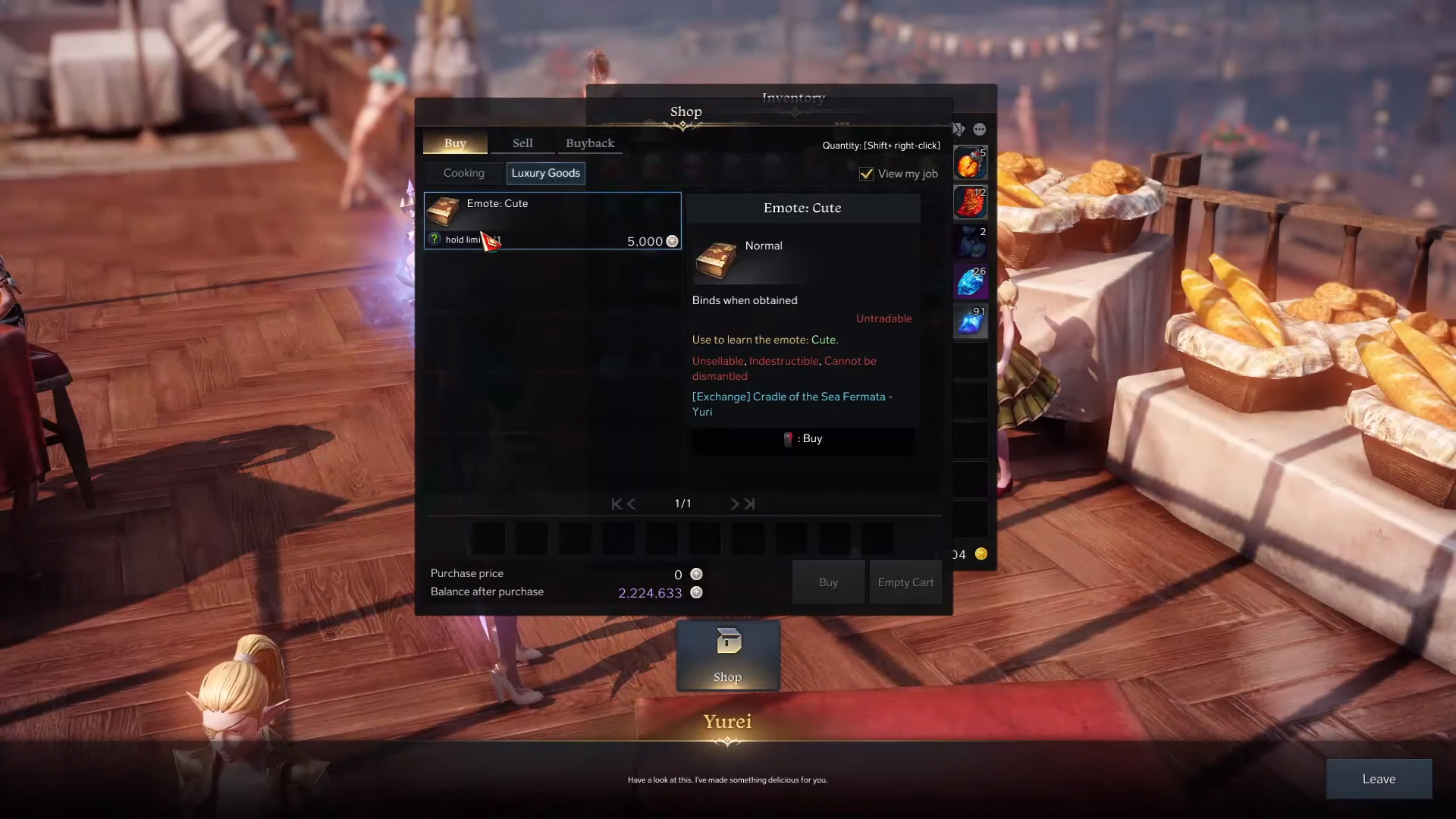
Task: Click the gold coin icon next to 5,000 price
Action: pos(672,241)
